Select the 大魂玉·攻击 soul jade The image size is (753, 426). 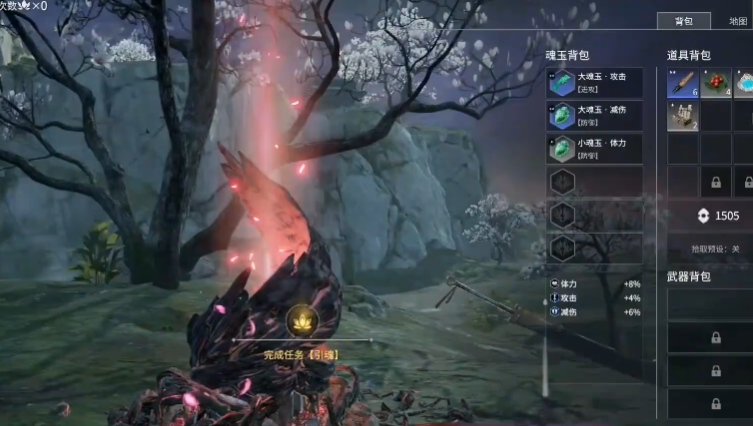tap(594, 83)
